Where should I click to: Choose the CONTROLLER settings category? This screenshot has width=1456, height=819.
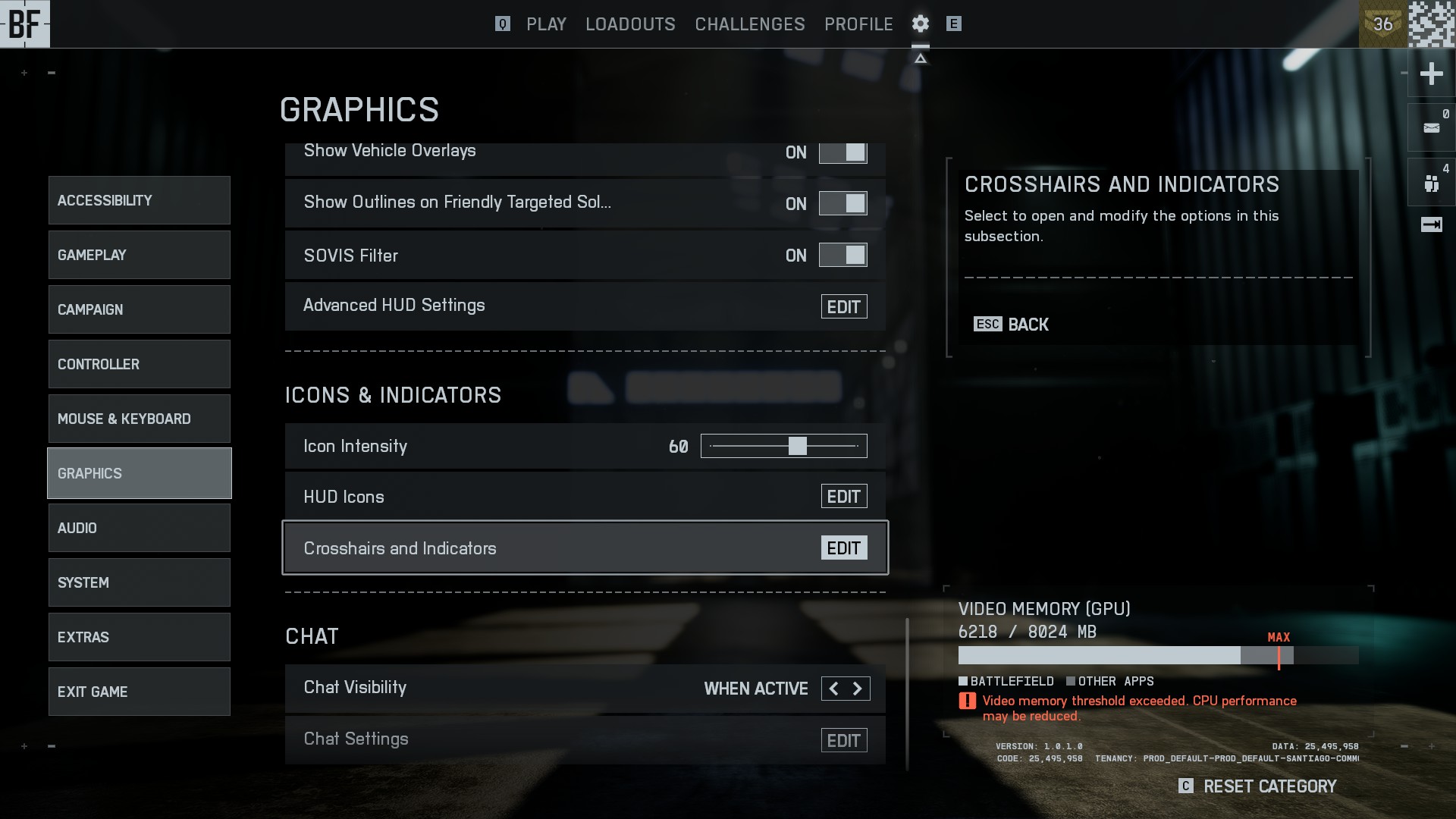pos(140,364)
